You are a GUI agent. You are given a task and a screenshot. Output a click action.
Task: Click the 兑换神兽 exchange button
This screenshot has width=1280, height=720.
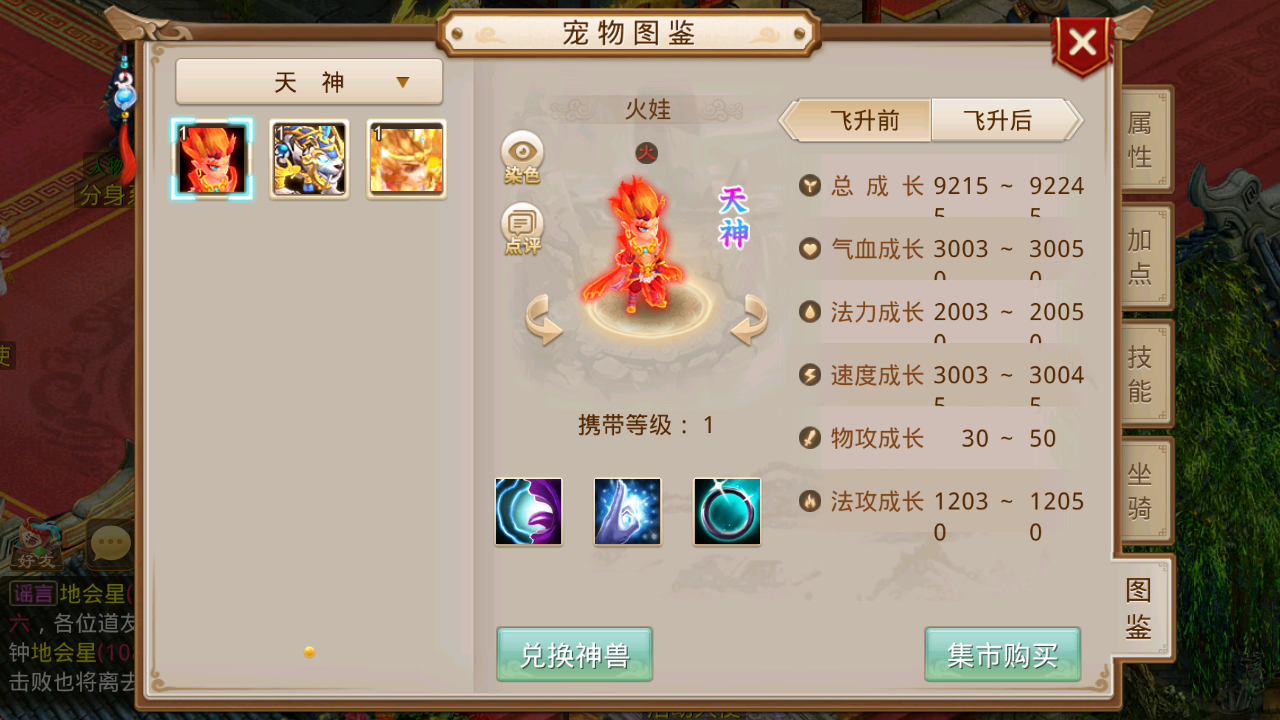574,655
